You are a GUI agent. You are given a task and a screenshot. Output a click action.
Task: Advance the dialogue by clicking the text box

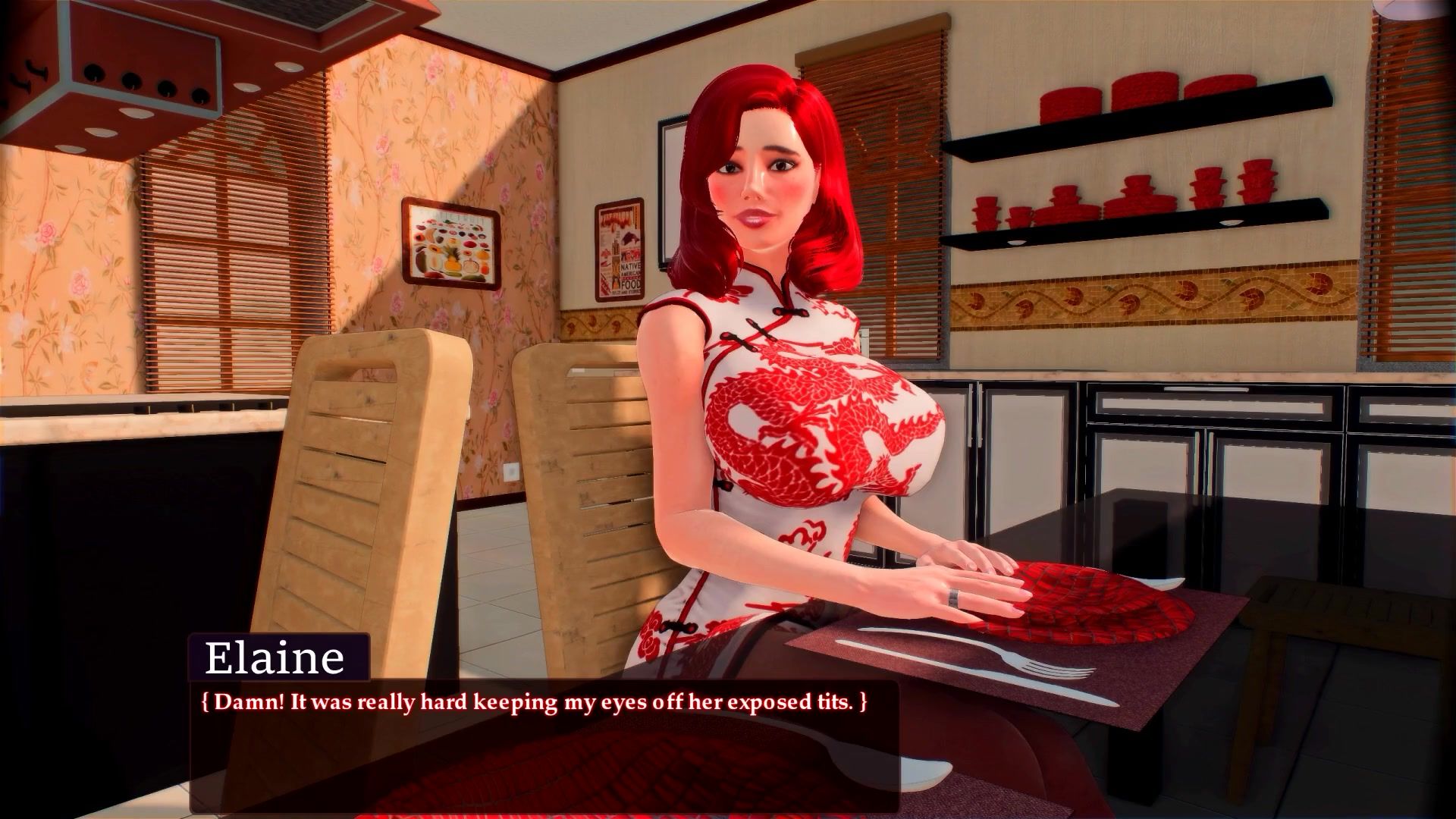pyautogui.click(x=543, y=746)
